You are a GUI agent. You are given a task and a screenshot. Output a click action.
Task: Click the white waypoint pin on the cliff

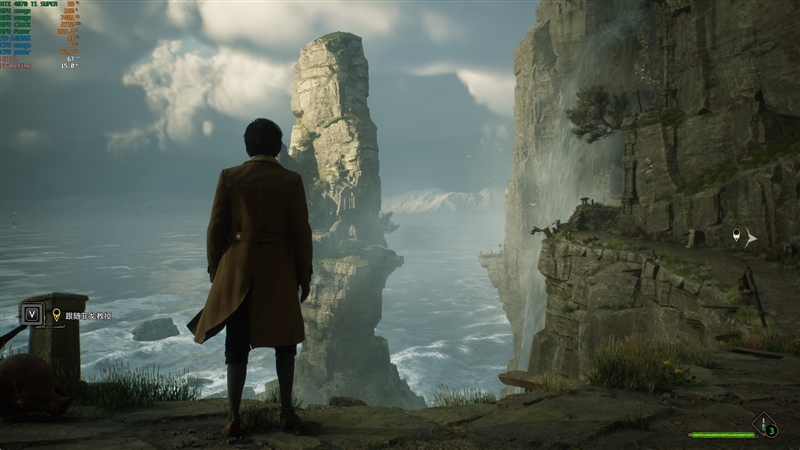[737, 235]
